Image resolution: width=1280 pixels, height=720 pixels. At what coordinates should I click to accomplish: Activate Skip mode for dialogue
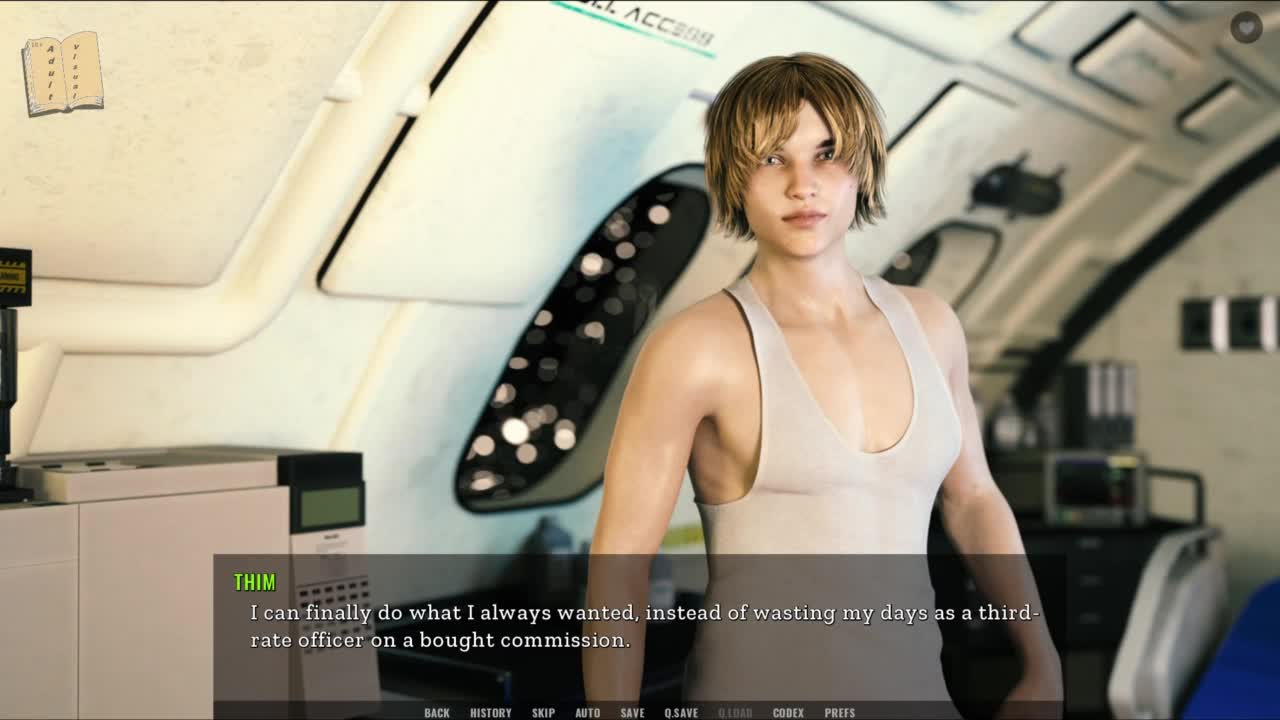543,712
